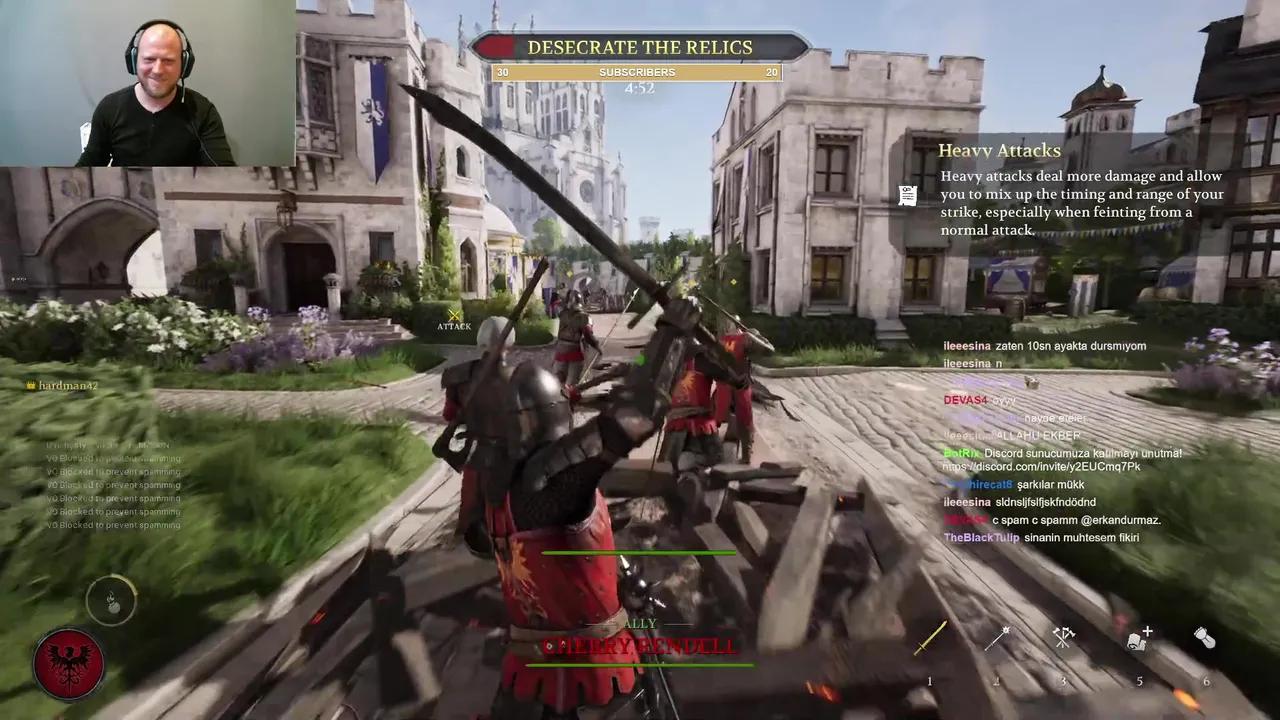1280x720 pixels.
Task: Select the horn item in slot 6
Action: tap(1205, 638)
